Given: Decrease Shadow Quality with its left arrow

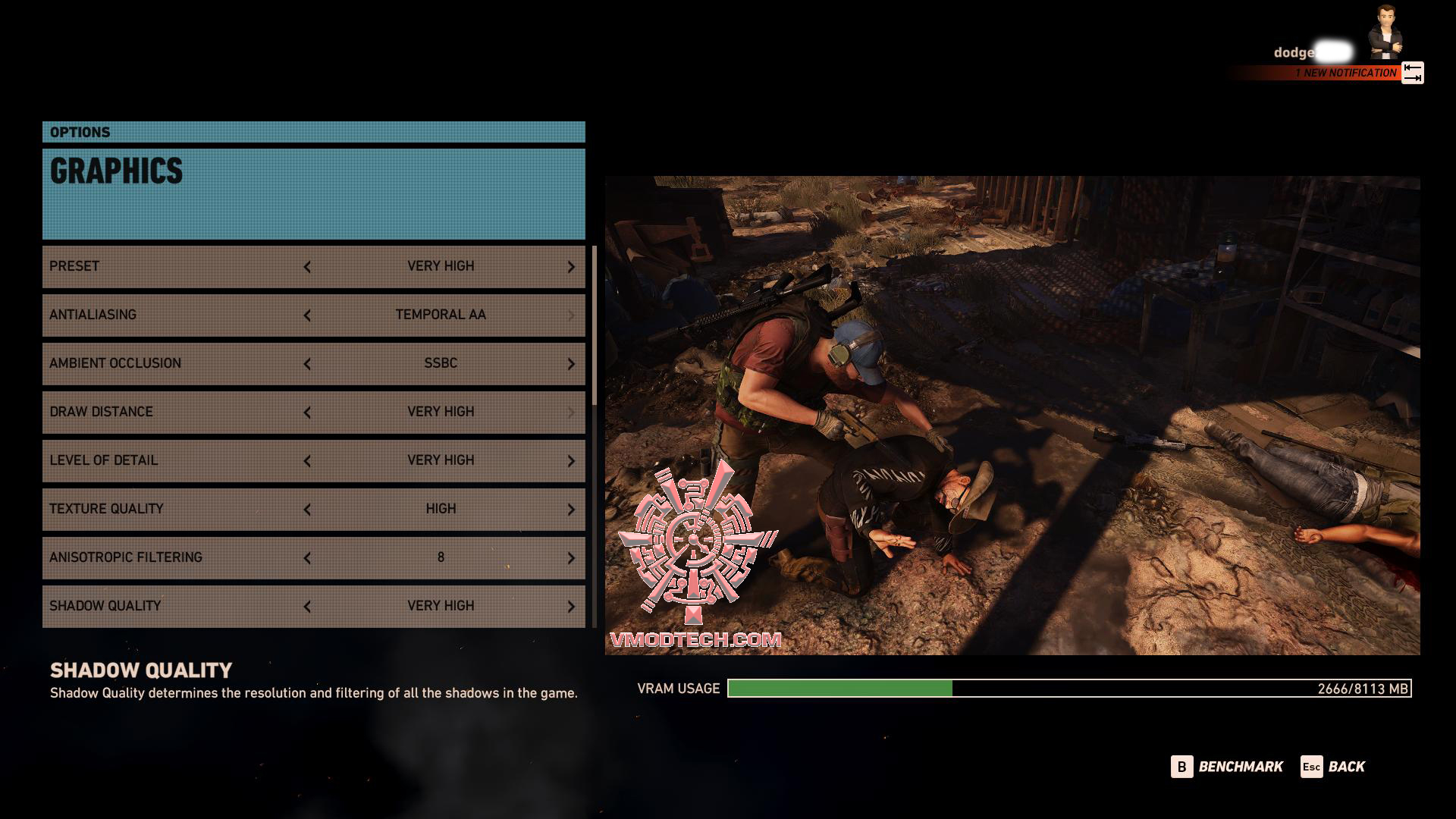Looking at the screenshot, I should point(307,607).
